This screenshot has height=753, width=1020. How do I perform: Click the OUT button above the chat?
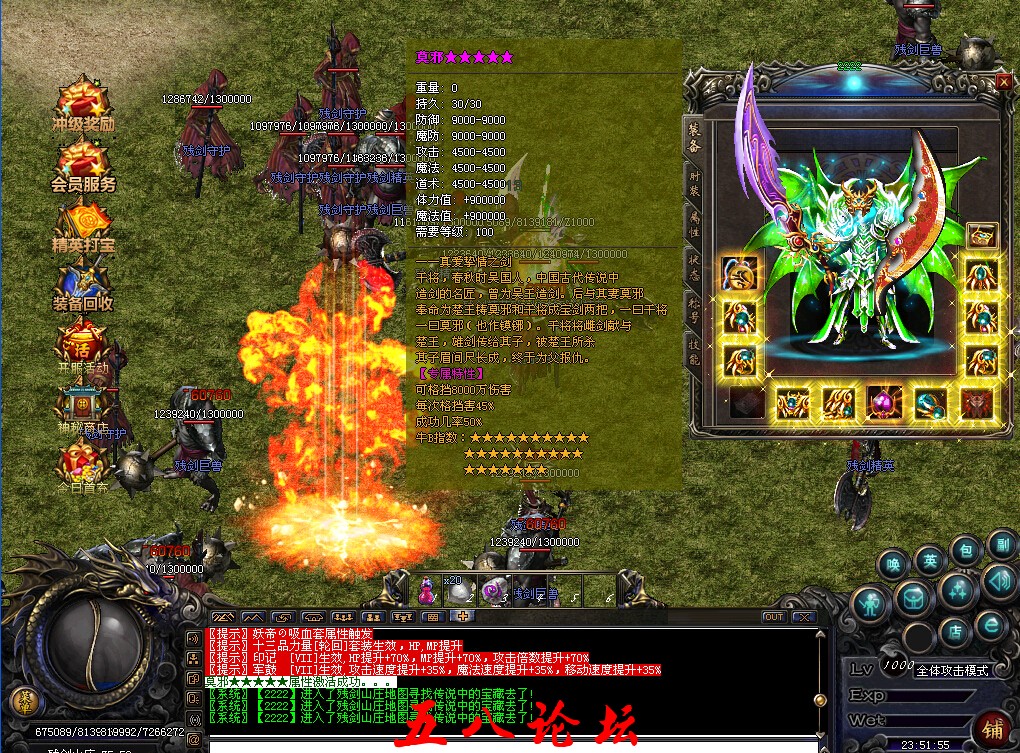coord(773,617)
